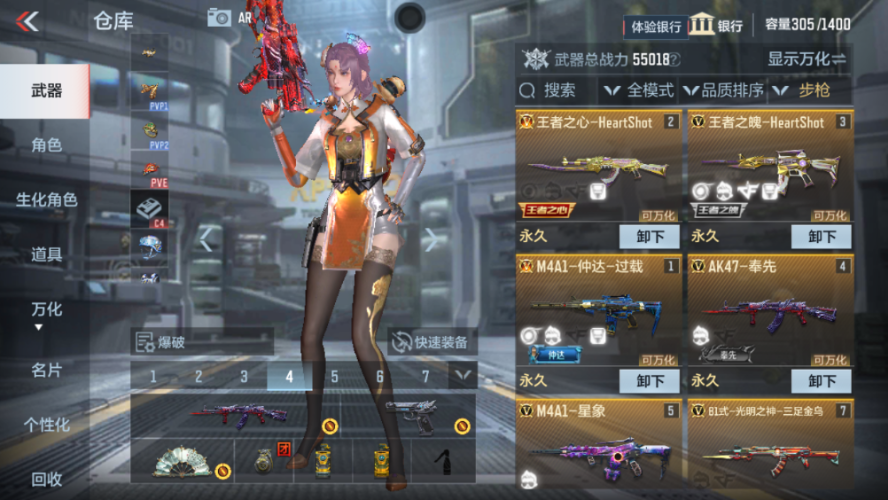
Task: Open the 爆破 mode loadout selector
Action: tap(200, 341)
